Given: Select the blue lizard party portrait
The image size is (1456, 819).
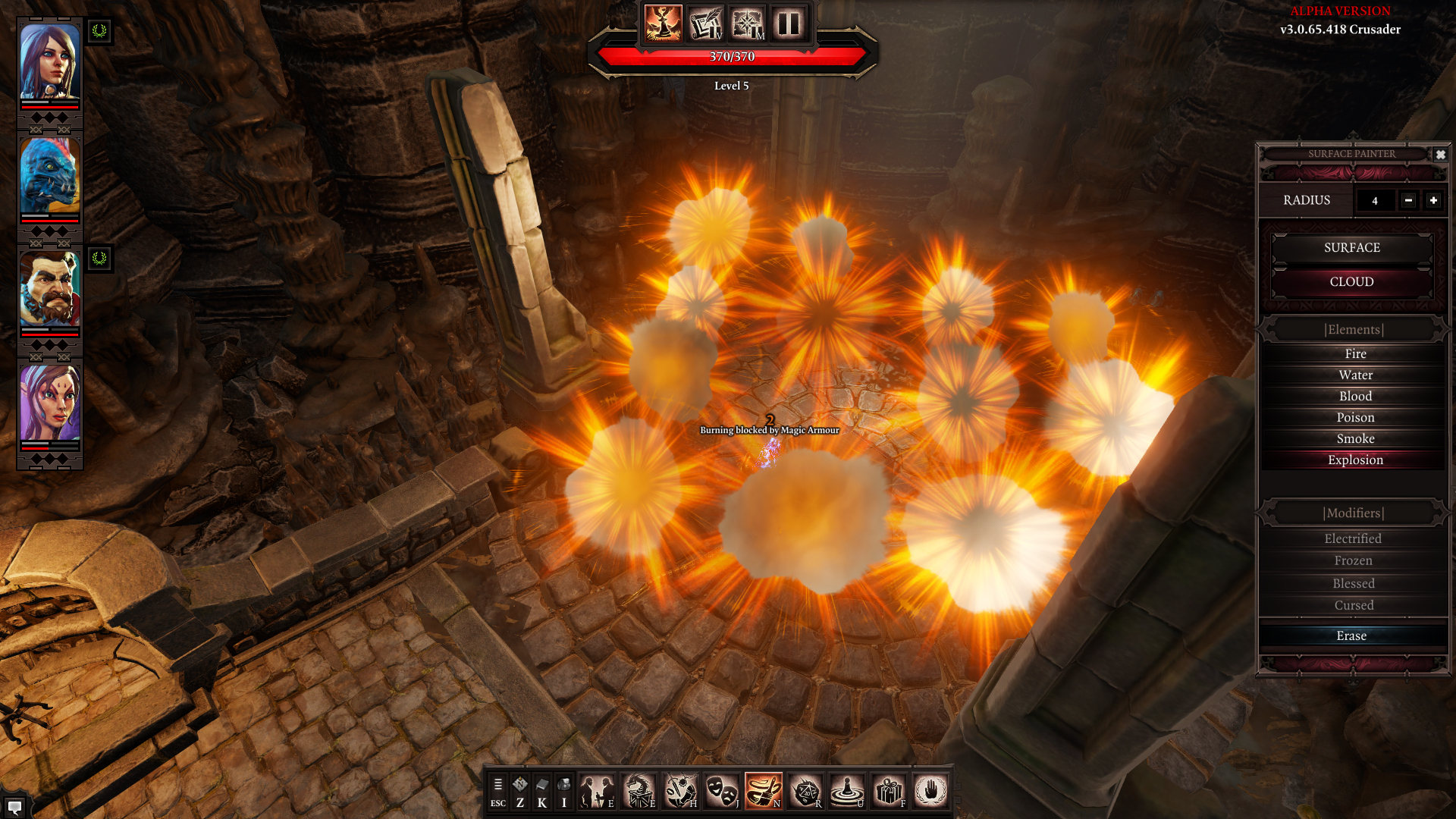Looking at the screenshot, I should pos(50,176).
